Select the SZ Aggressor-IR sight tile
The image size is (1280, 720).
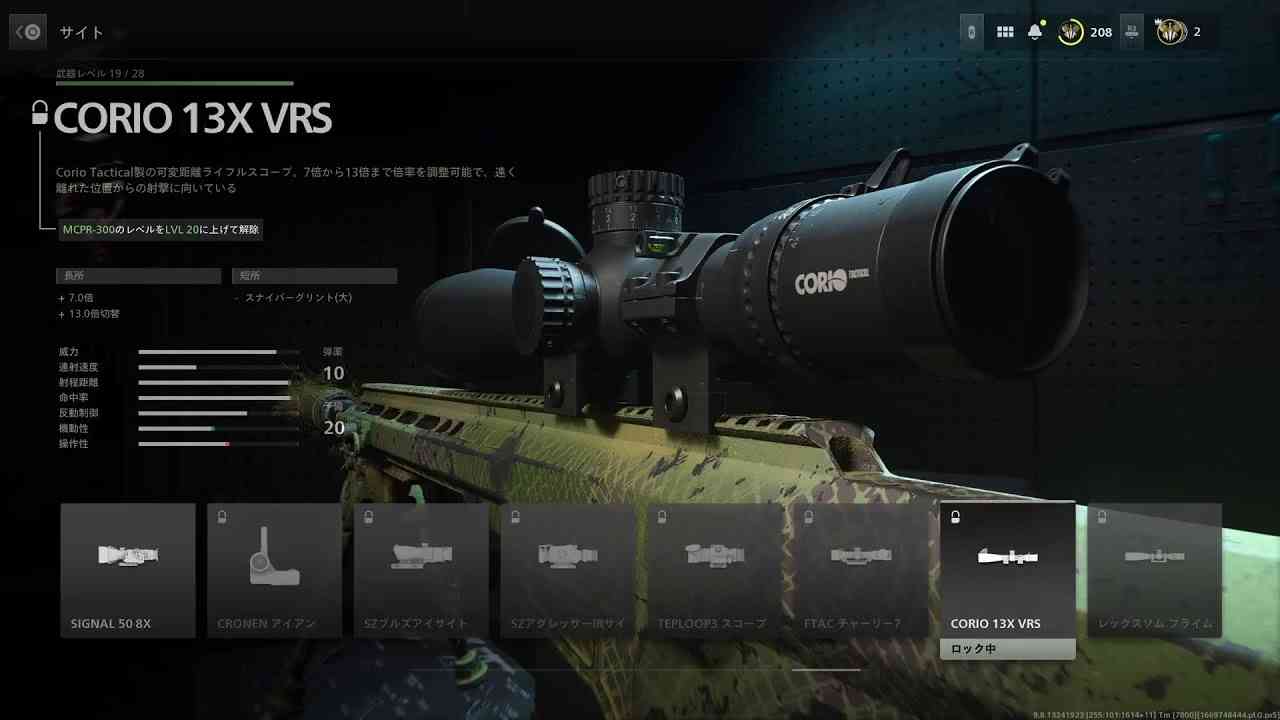click(568, 570)
